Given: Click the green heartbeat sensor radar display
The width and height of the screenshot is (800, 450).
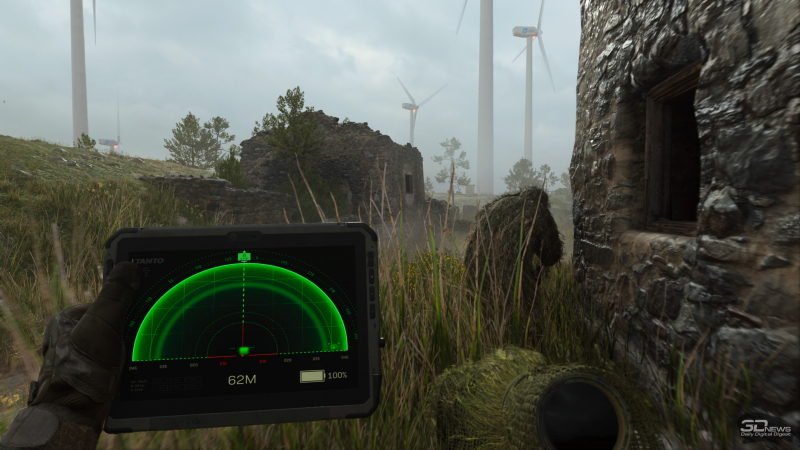Looking at the screenshot, I should [240, 312].
